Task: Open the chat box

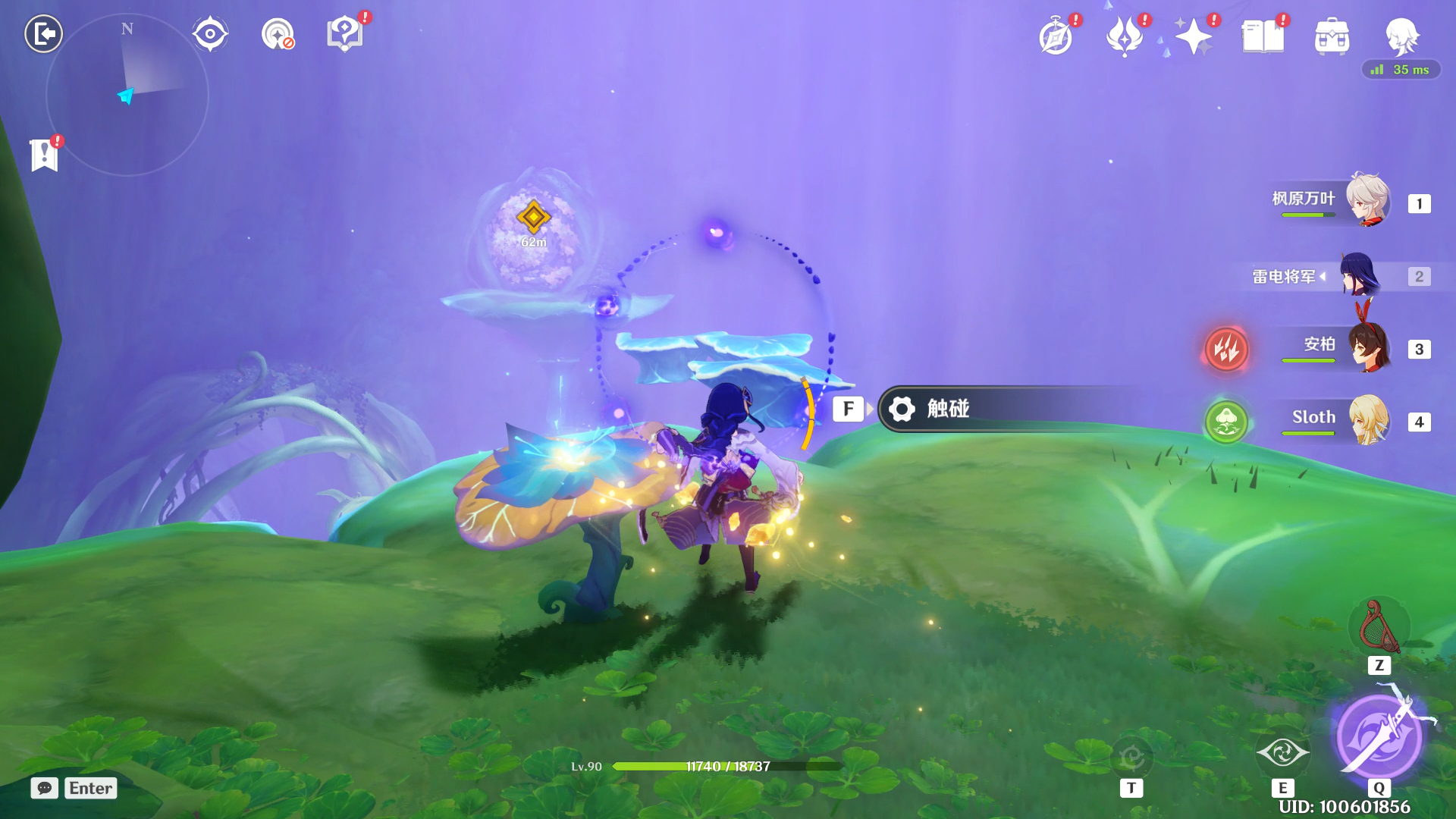Action: pos(74,788)
